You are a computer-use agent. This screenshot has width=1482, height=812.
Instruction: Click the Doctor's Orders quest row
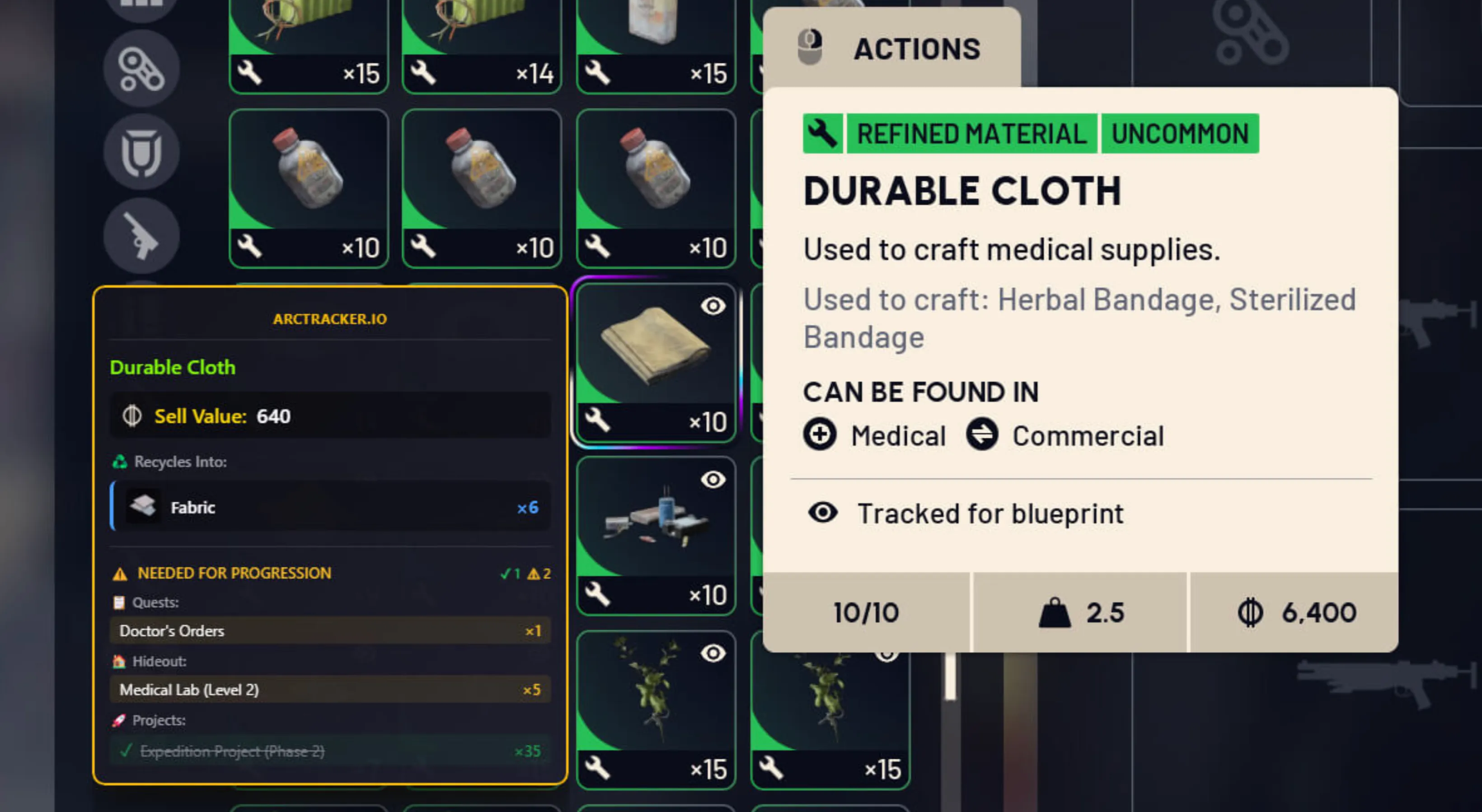330,631
